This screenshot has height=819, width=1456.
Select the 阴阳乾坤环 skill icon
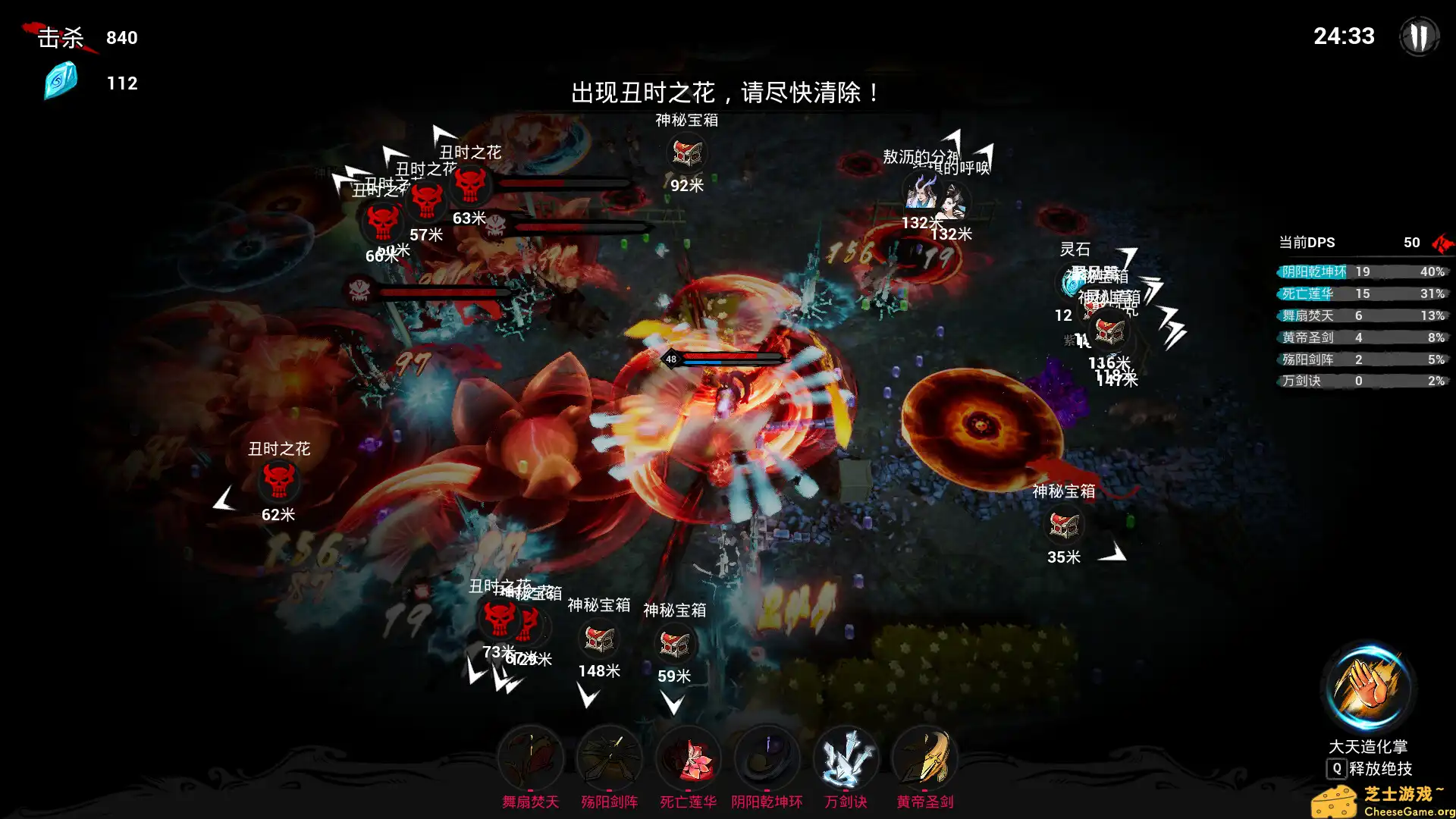[767, 756]
